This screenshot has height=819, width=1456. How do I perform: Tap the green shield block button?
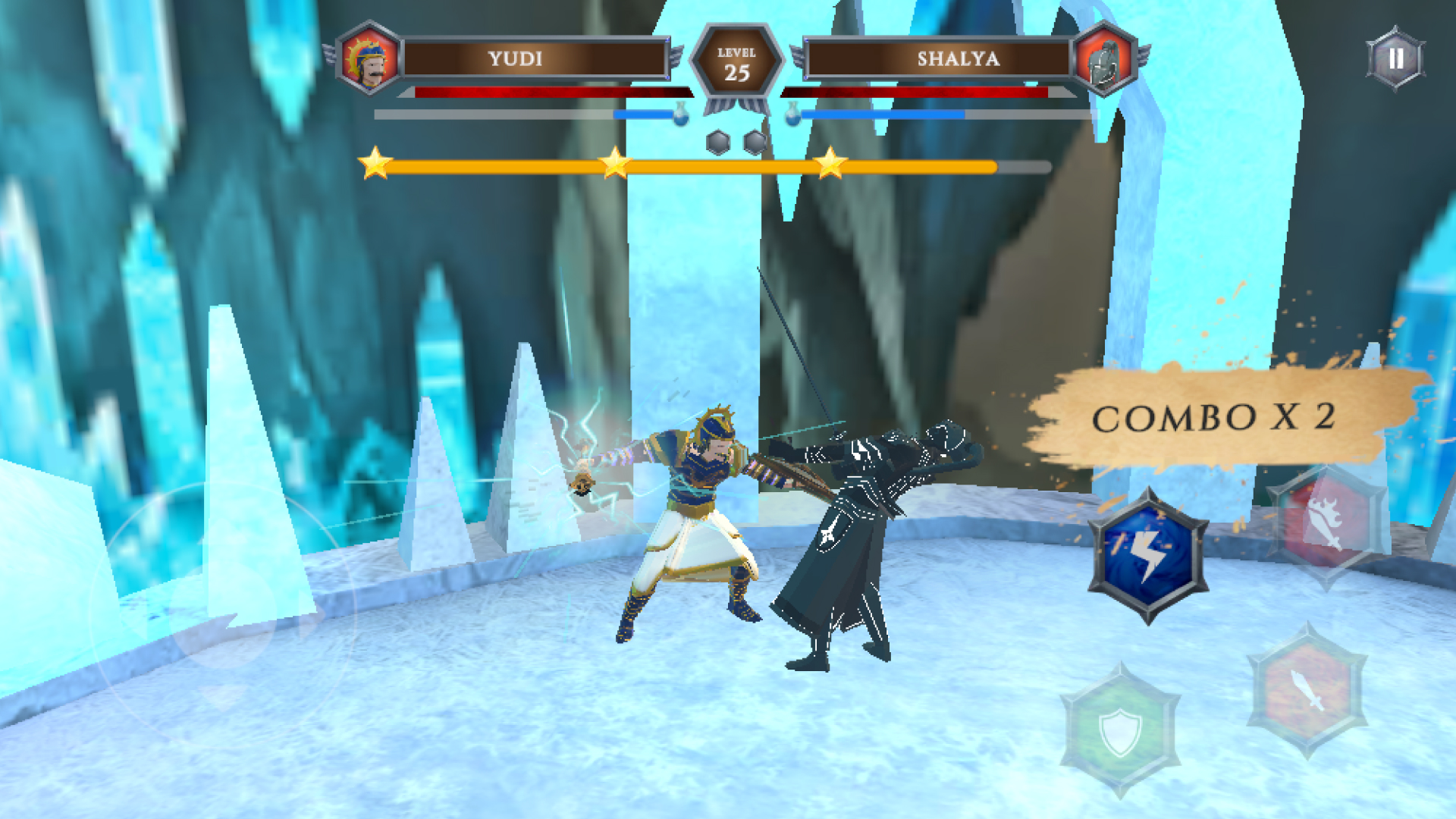tap(1120, 730)
